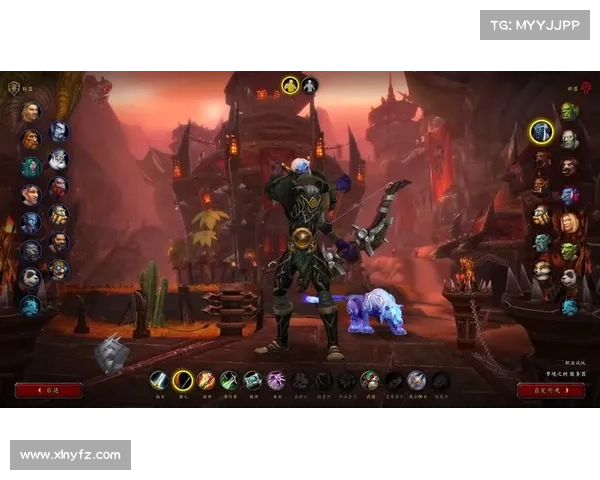Viewport: 600px width, 480px height.
Task: Click the red back button
Action: [49, 390]
